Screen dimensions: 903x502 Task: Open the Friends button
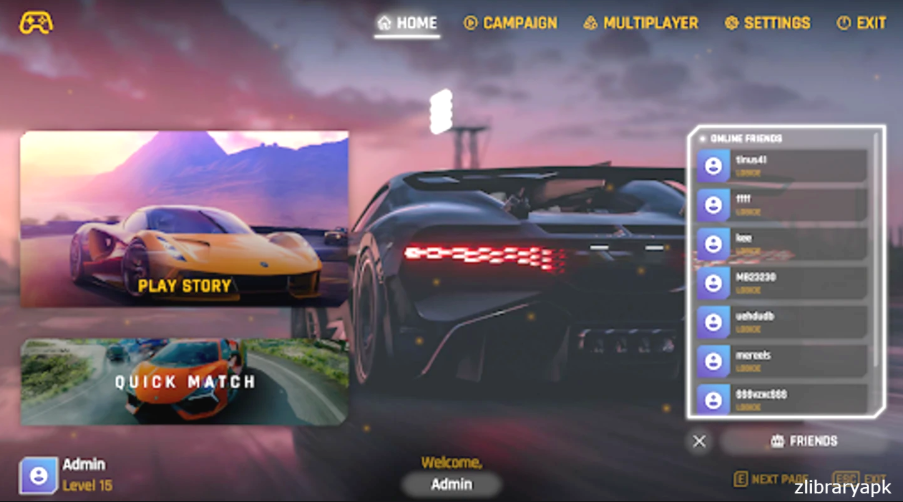803,441
